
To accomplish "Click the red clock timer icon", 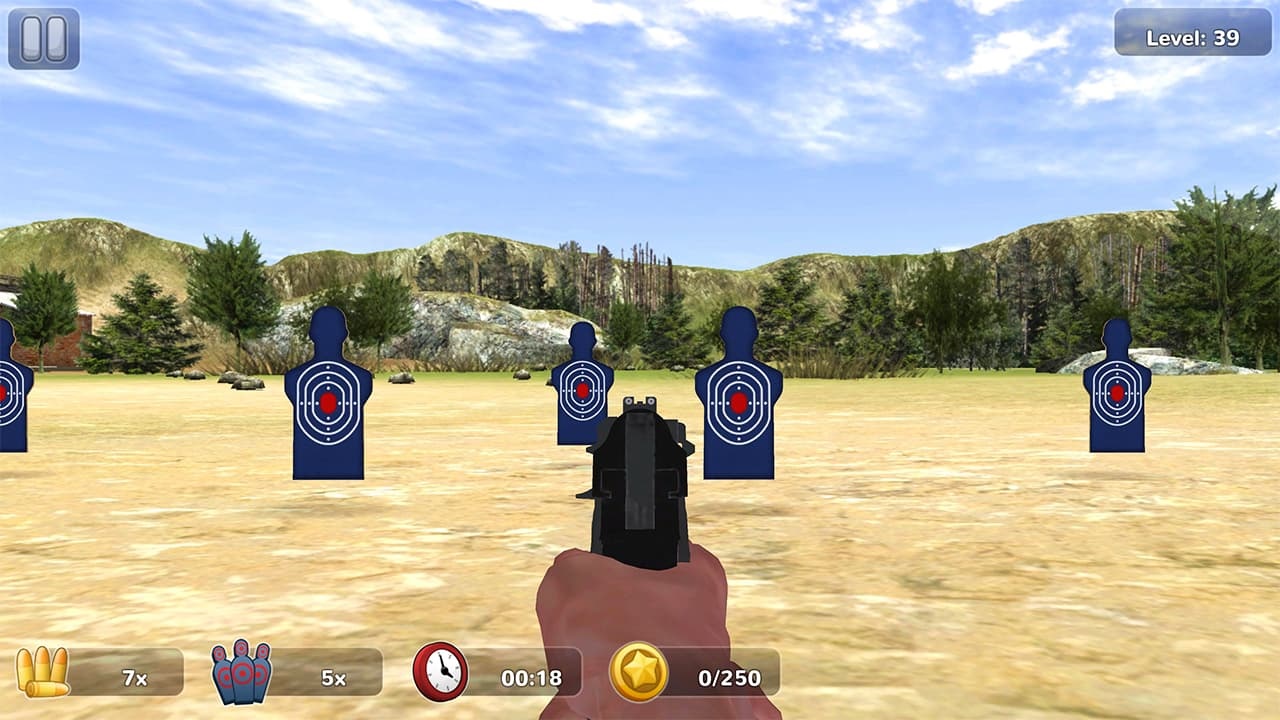I will click(437, 671).
